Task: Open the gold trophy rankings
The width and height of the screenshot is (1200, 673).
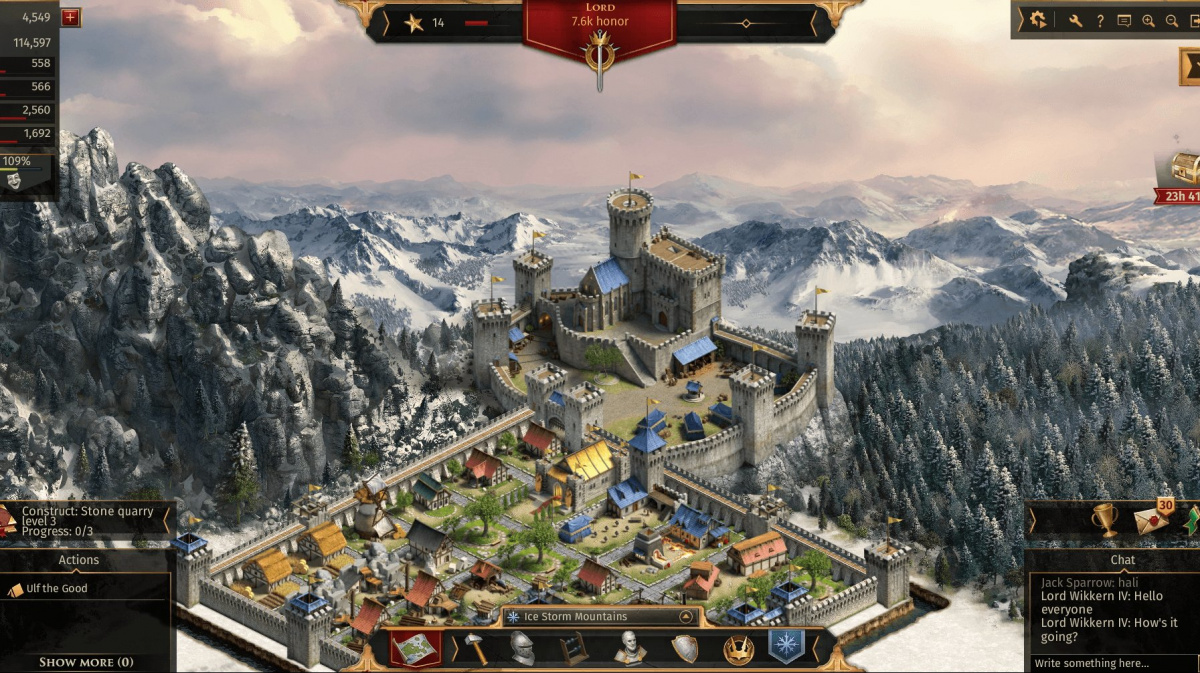Action: 1104,519
